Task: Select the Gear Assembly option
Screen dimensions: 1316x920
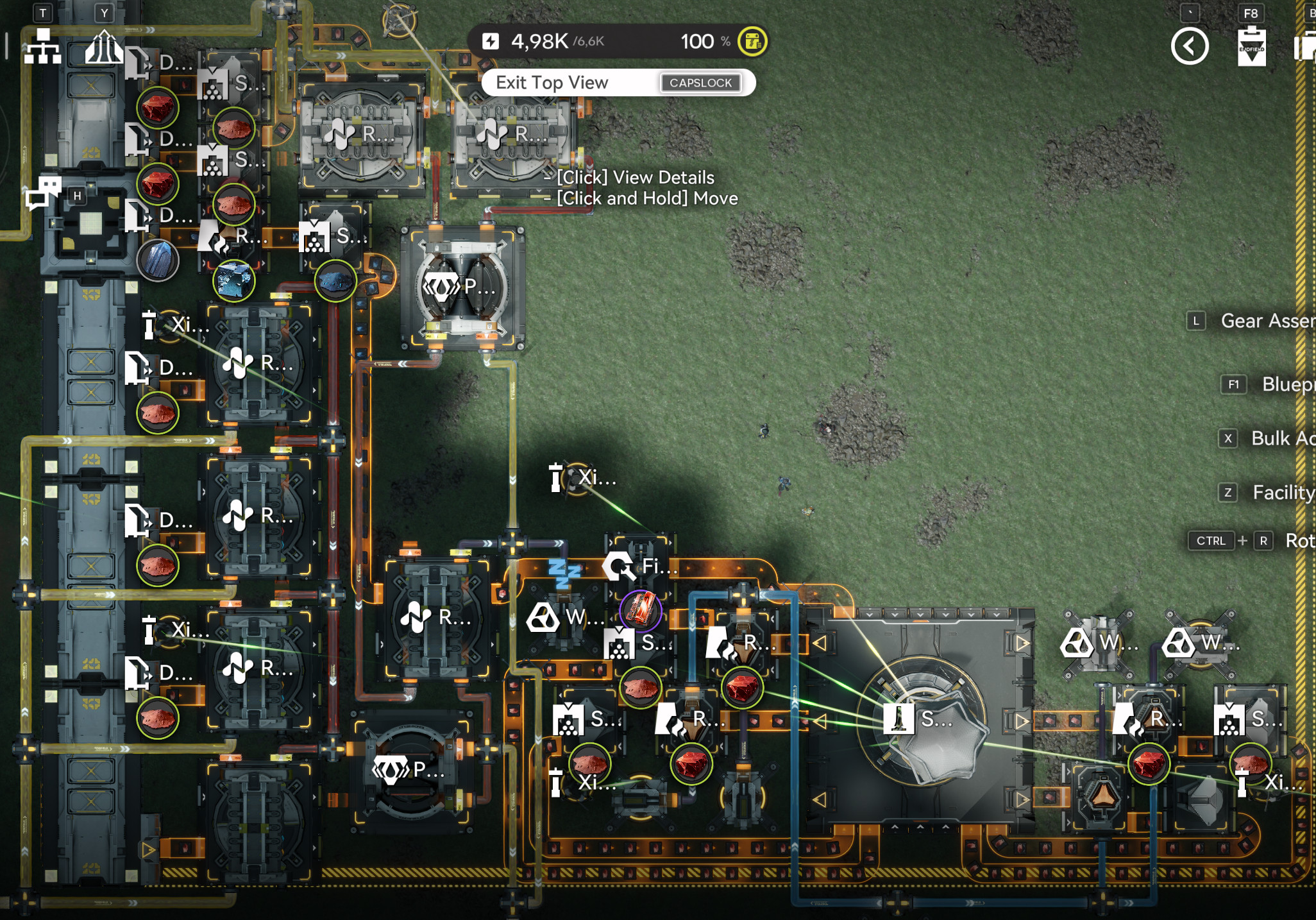Action: (1267, 321)
